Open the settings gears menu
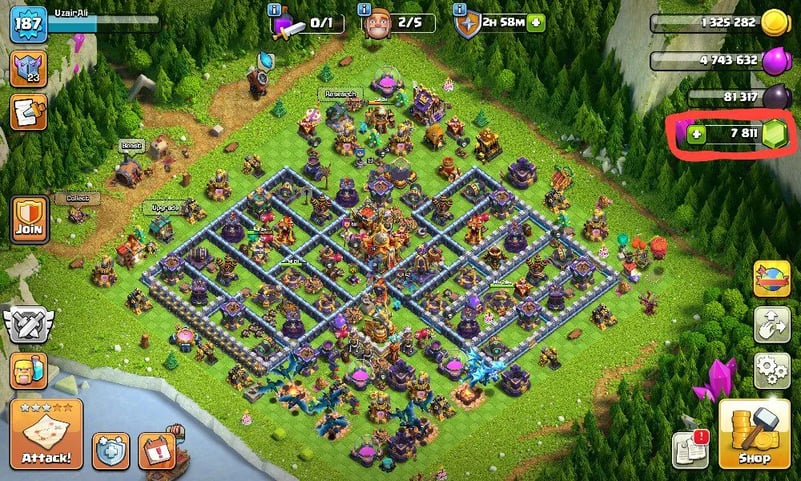The width and height of the screenshot is (801, 481). click(770, 369)
